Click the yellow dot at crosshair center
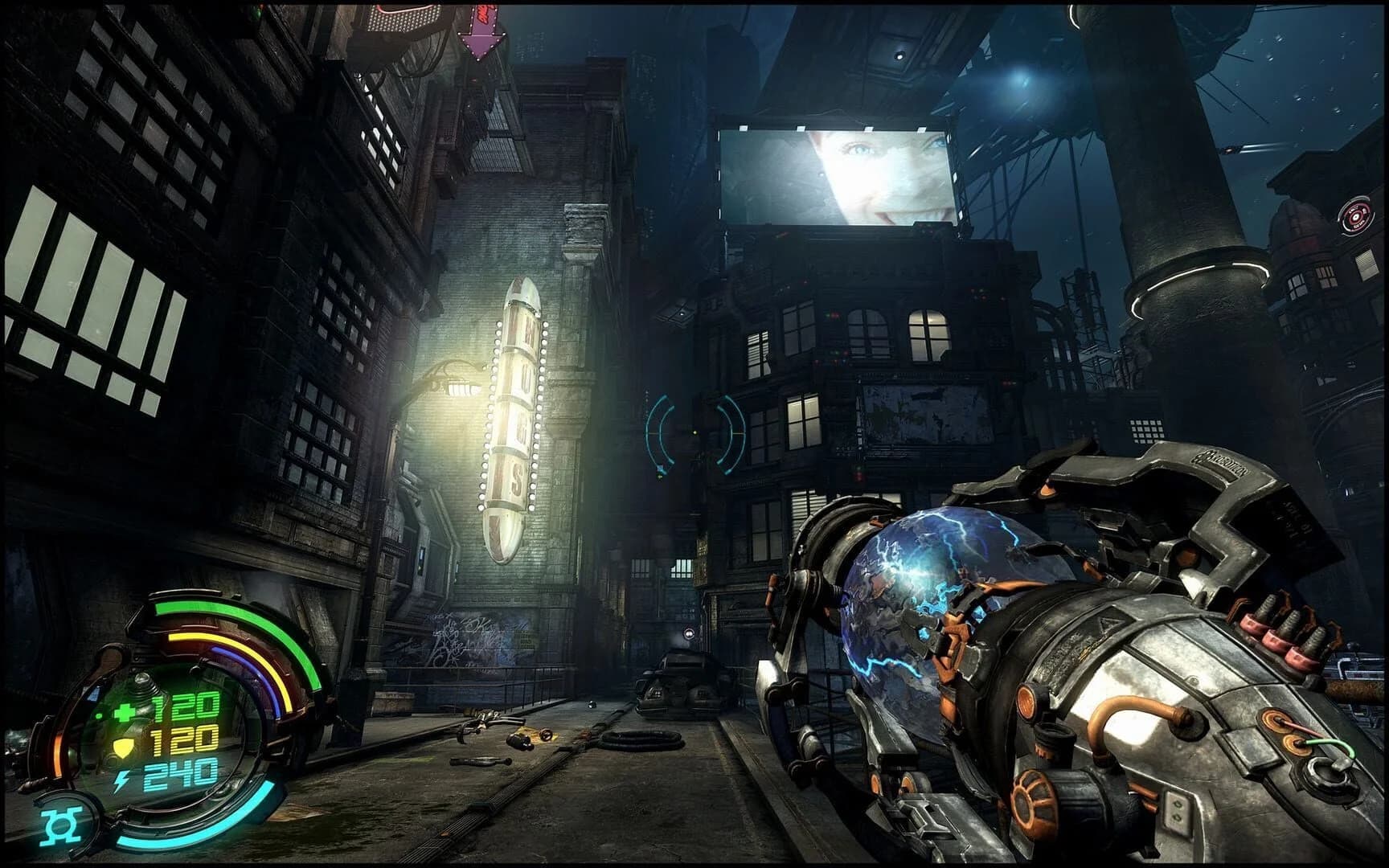 (x=695, y=432)
